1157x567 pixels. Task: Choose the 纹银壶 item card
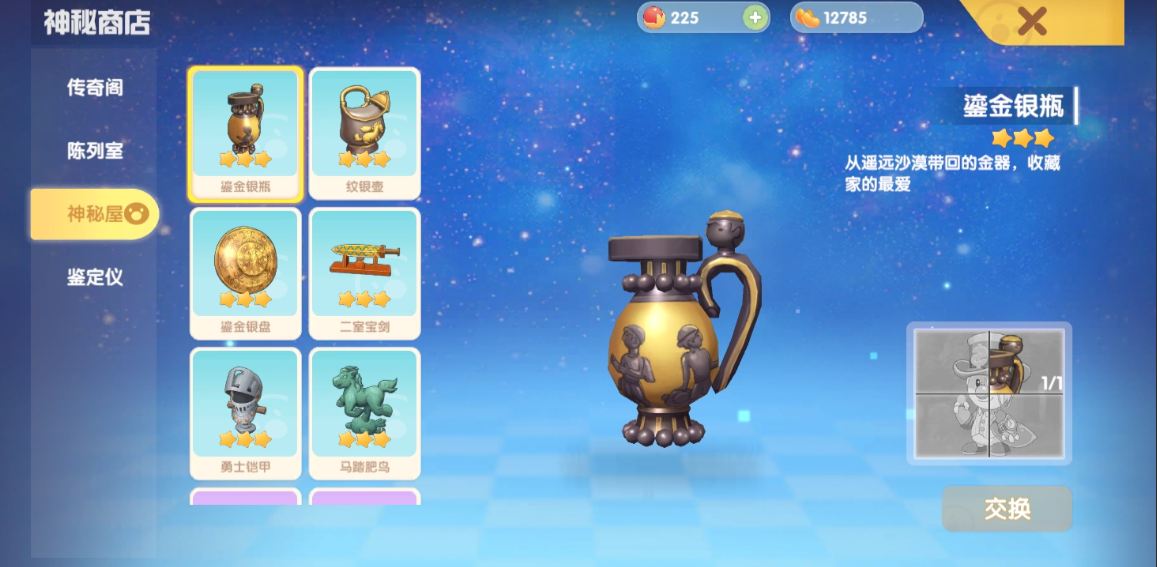(364, 133)
